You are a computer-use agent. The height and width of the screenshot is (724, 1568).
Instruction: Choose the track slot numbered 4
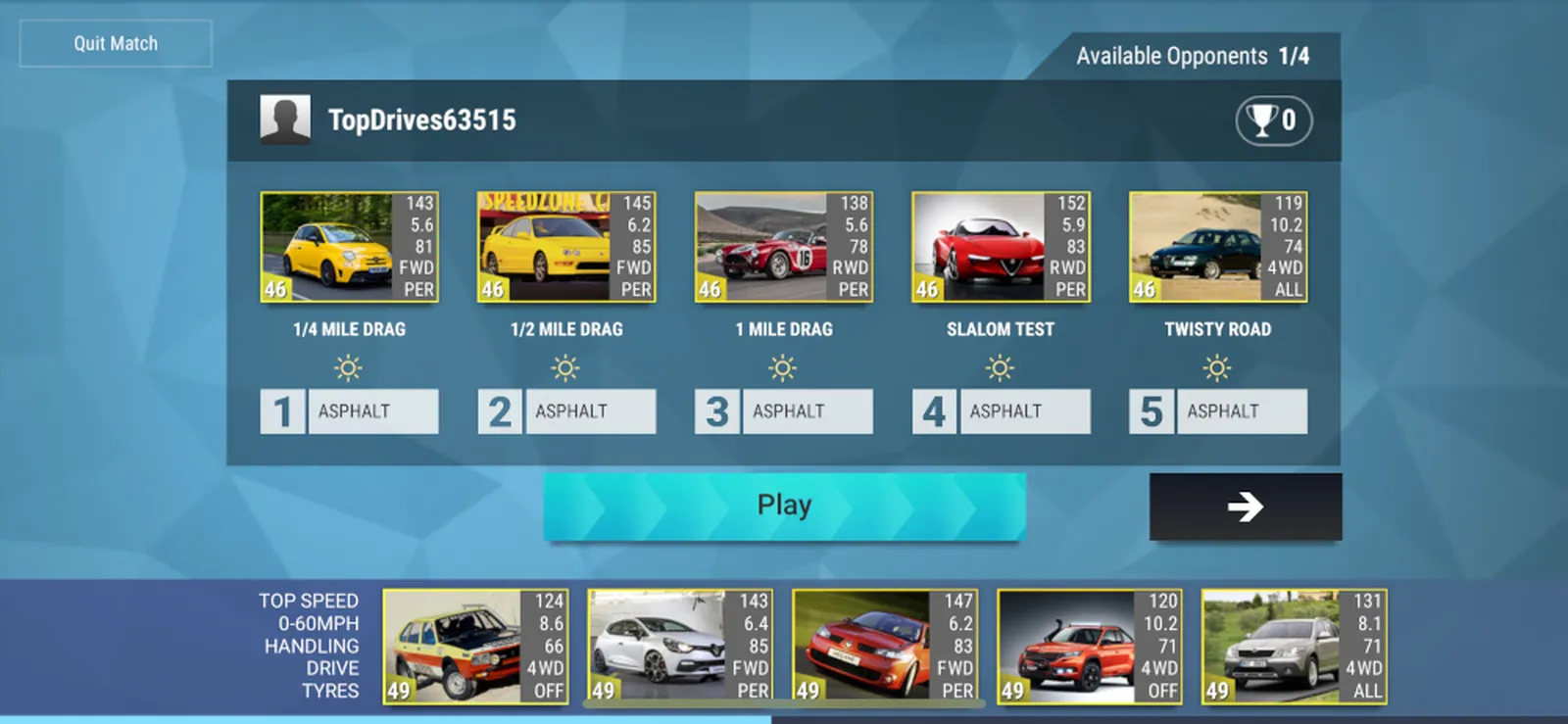1001,411
